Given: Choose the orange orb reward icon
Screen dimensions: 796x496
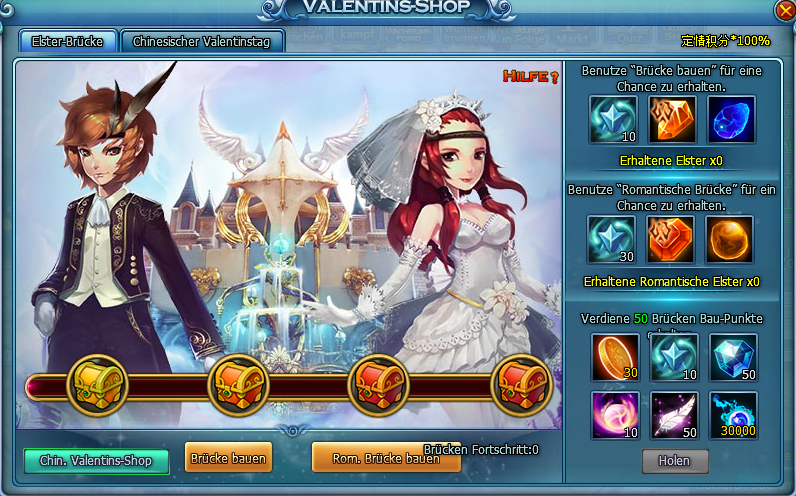Looking at the screenshot, I should pyautogui.click(x=732, y=240).
